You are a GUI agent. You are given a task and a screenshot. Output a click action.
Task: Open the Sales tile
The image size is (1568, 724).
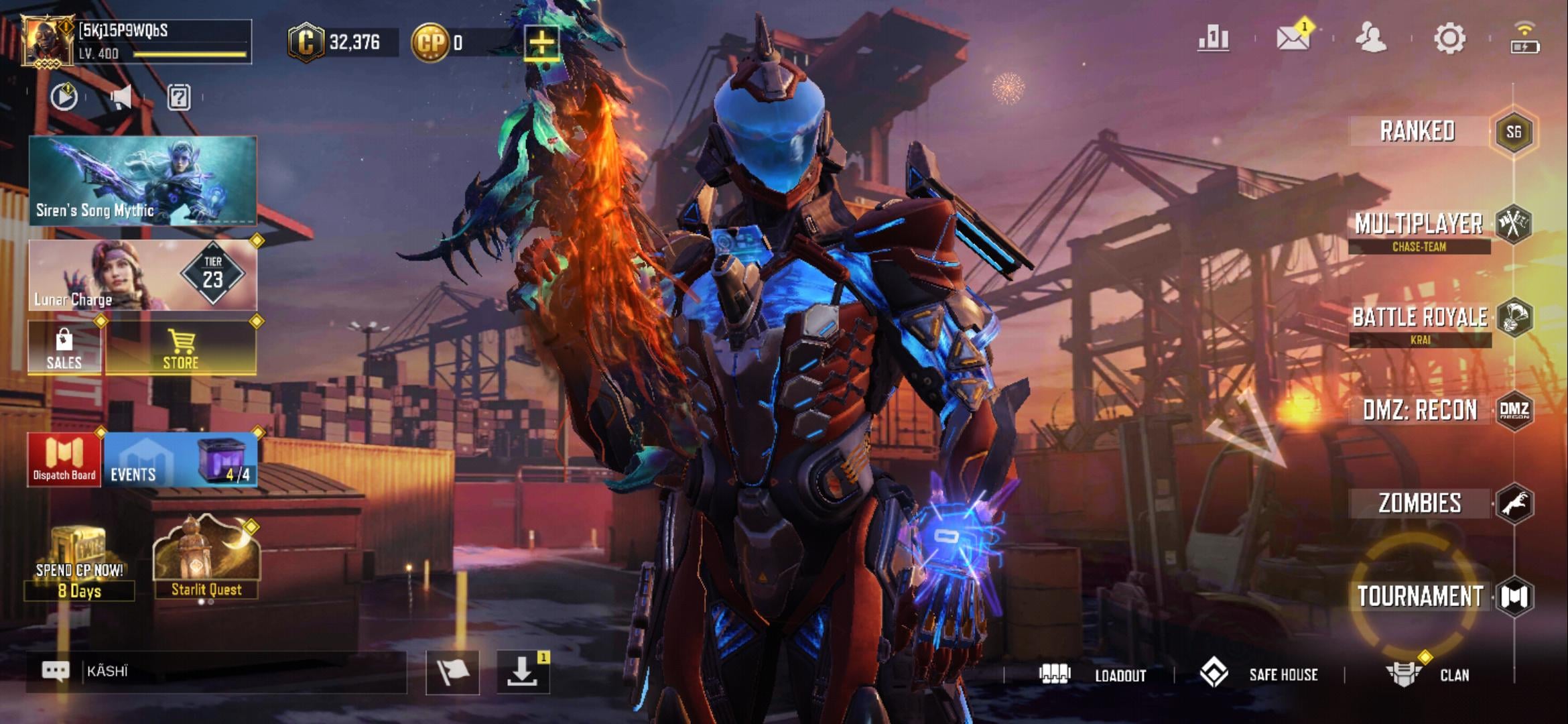click(64, 347)
